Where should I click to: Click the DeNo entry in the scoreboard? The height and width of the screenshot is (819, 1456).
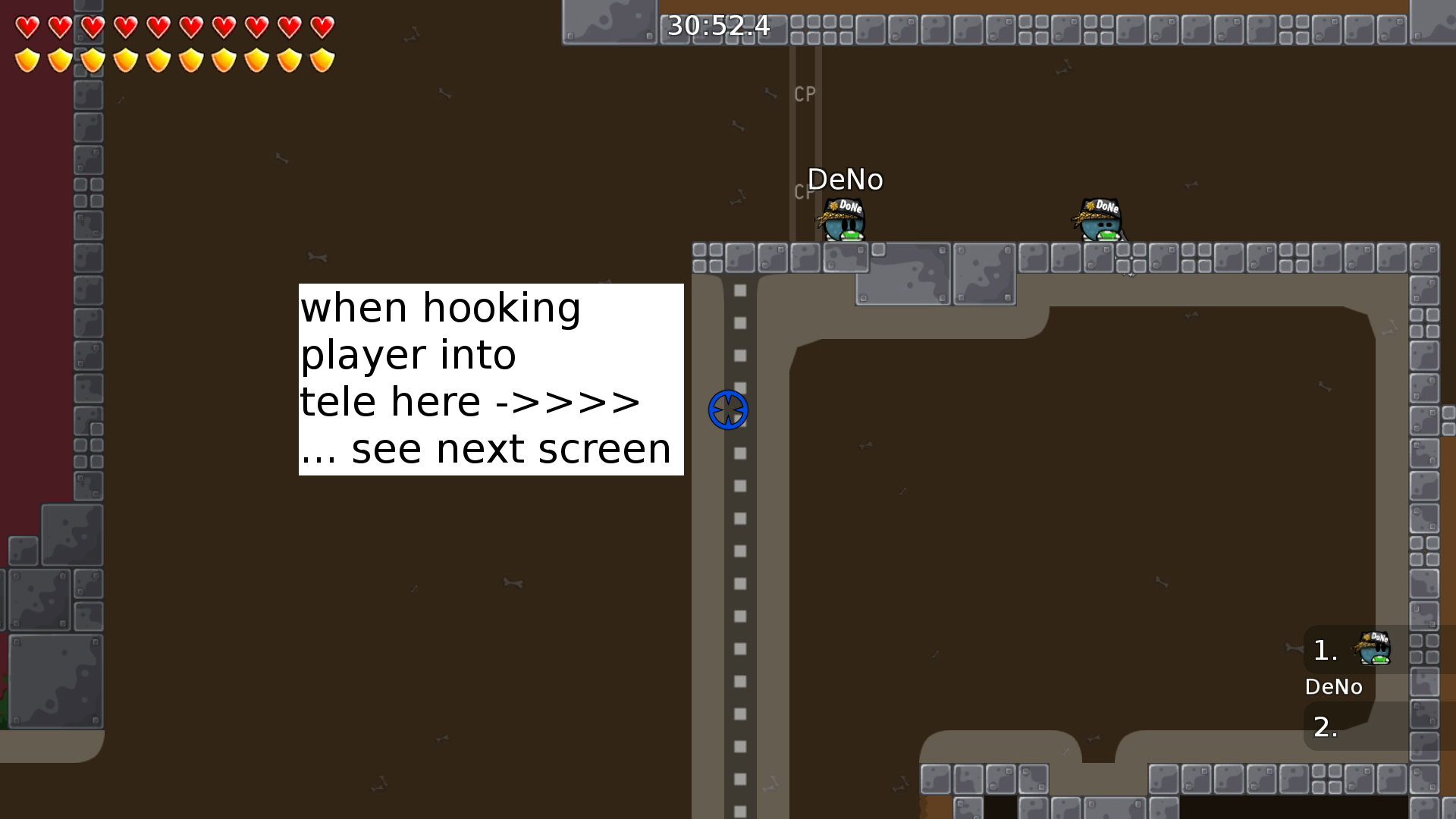click(x=1335, y=687)
